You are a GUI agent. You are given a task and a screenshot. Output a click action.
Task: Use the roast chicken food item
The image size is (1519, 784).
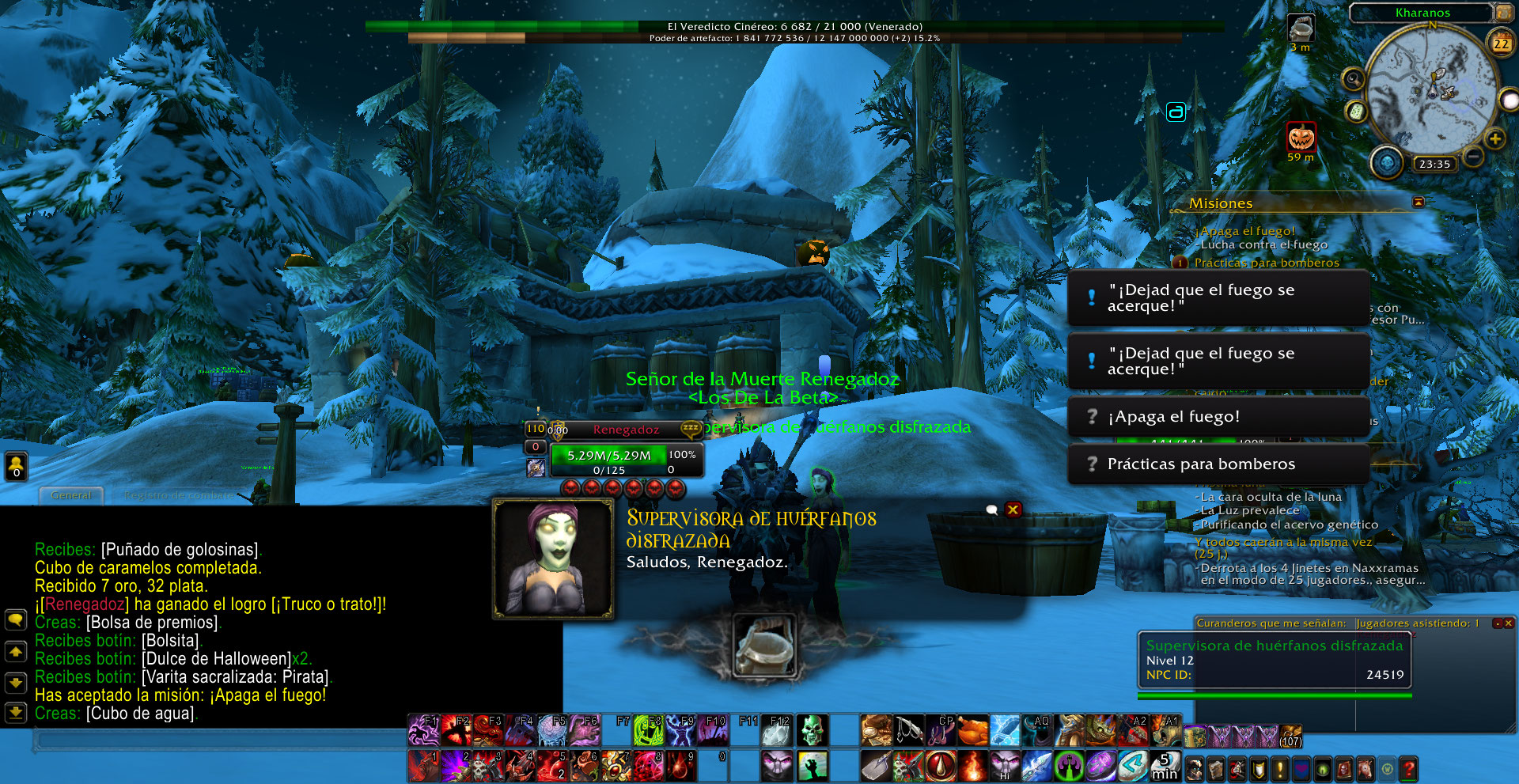tap(972, 731)
